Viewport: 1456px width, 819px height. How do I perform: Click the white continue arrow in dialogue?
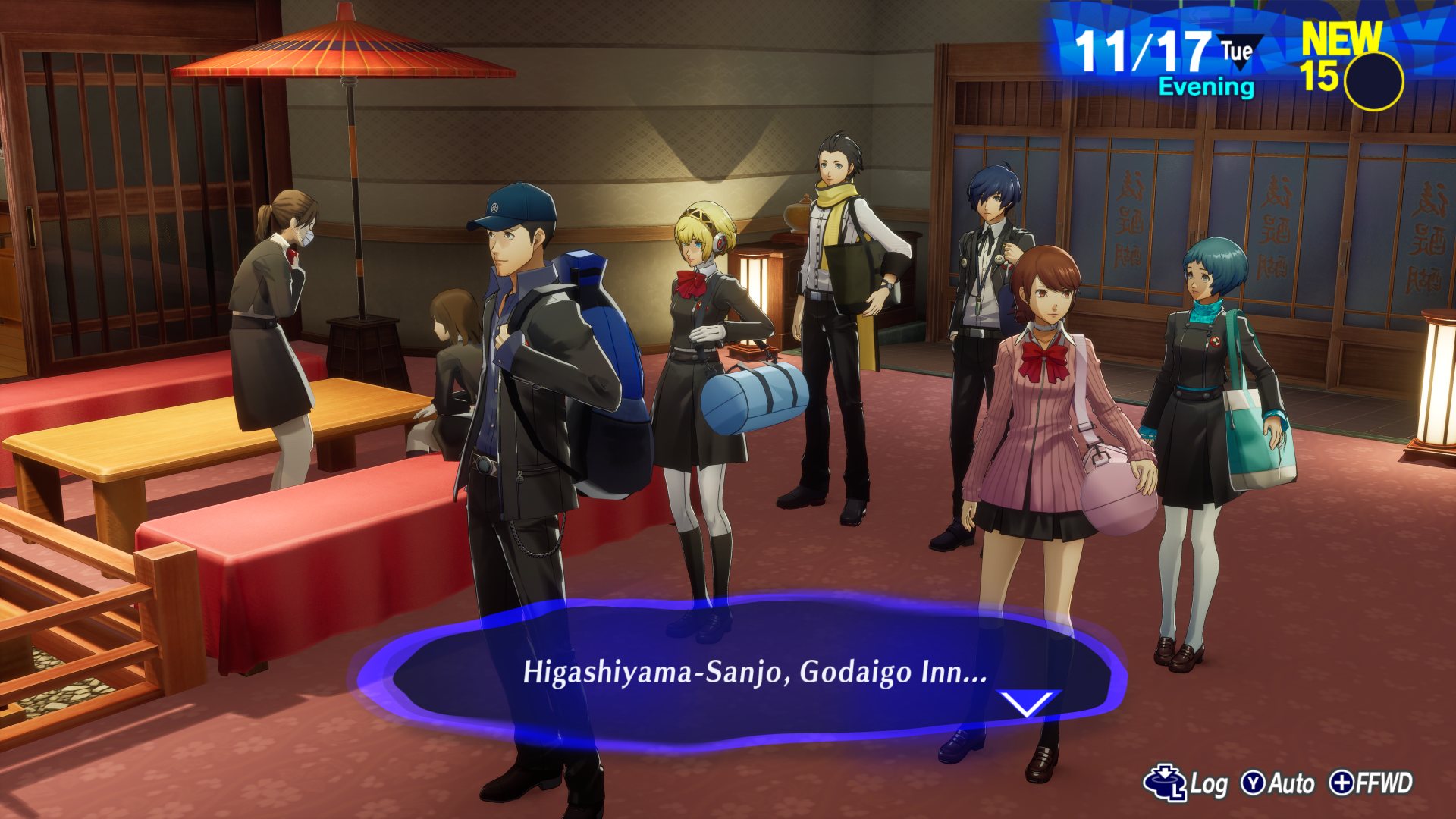point(1027,703)
